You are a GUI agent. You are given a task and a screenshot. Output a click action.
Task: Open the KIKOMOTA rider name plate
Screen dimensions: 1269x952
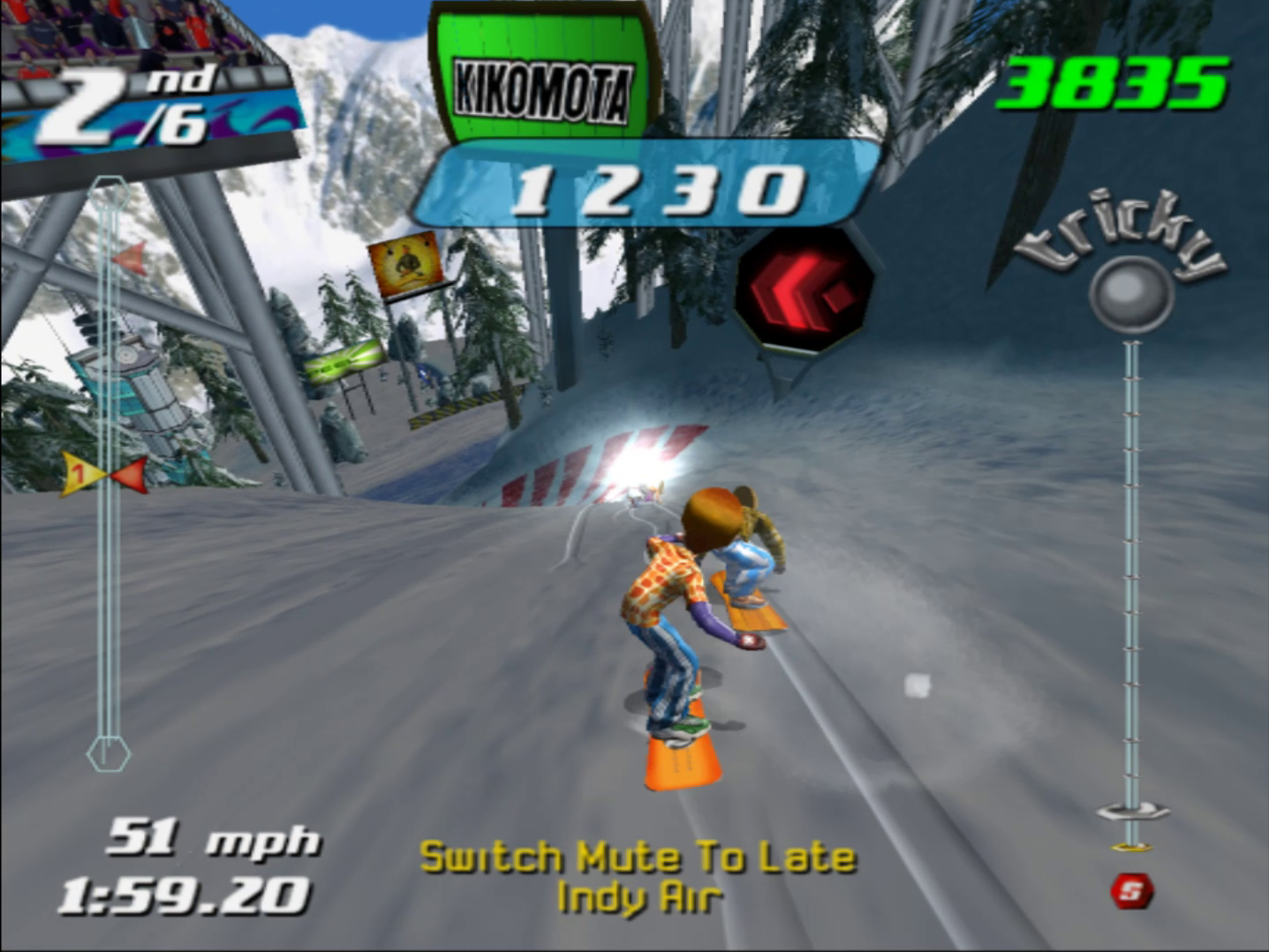pyautogui.click(x=541, y=84)
